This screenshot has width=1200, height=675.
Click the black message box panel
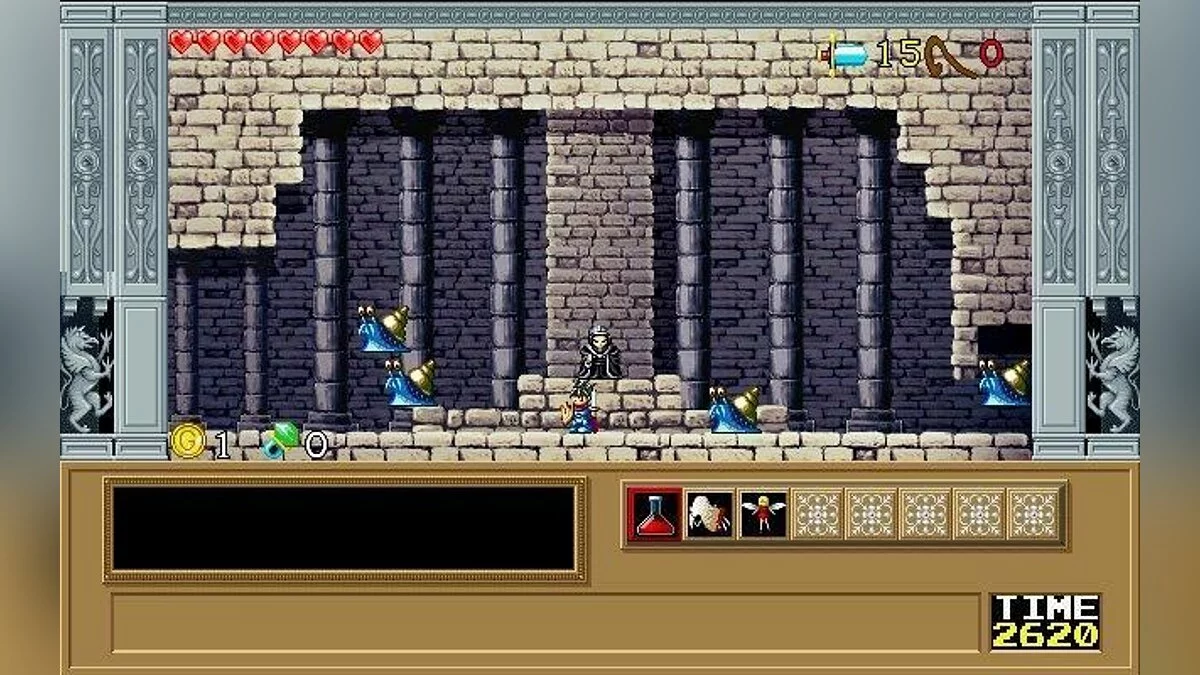(344, 528)
